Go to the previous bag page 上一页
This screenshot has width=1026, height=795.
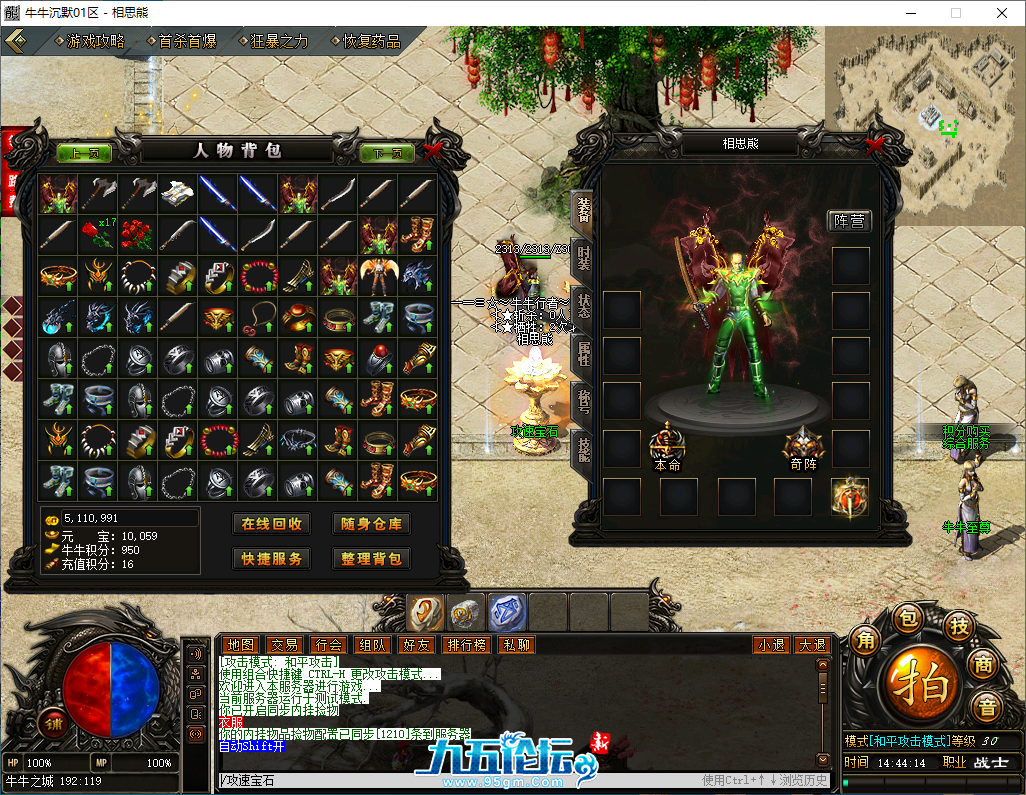coord(85,153)
